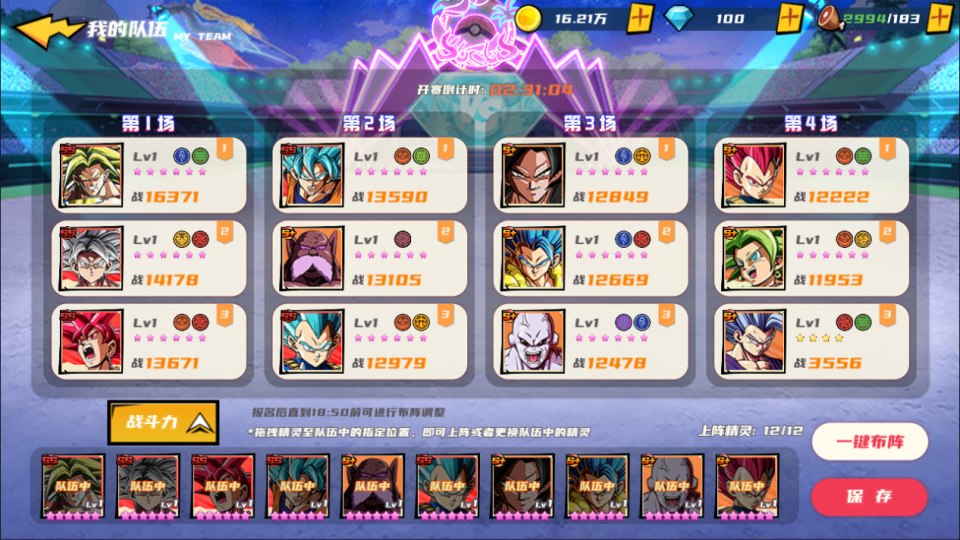Image resolution: width=960 pixels, height=540 pixels.
Task: Choose the fighter card with power 11953
Action: click(810, 258)
